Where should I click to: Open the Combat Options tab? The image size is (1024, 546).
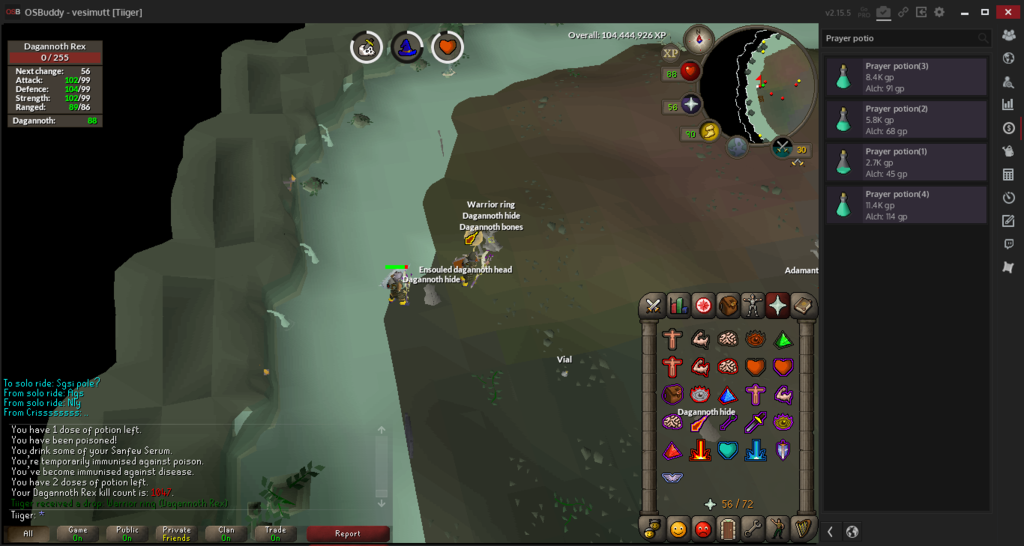(x=654, y=306)
